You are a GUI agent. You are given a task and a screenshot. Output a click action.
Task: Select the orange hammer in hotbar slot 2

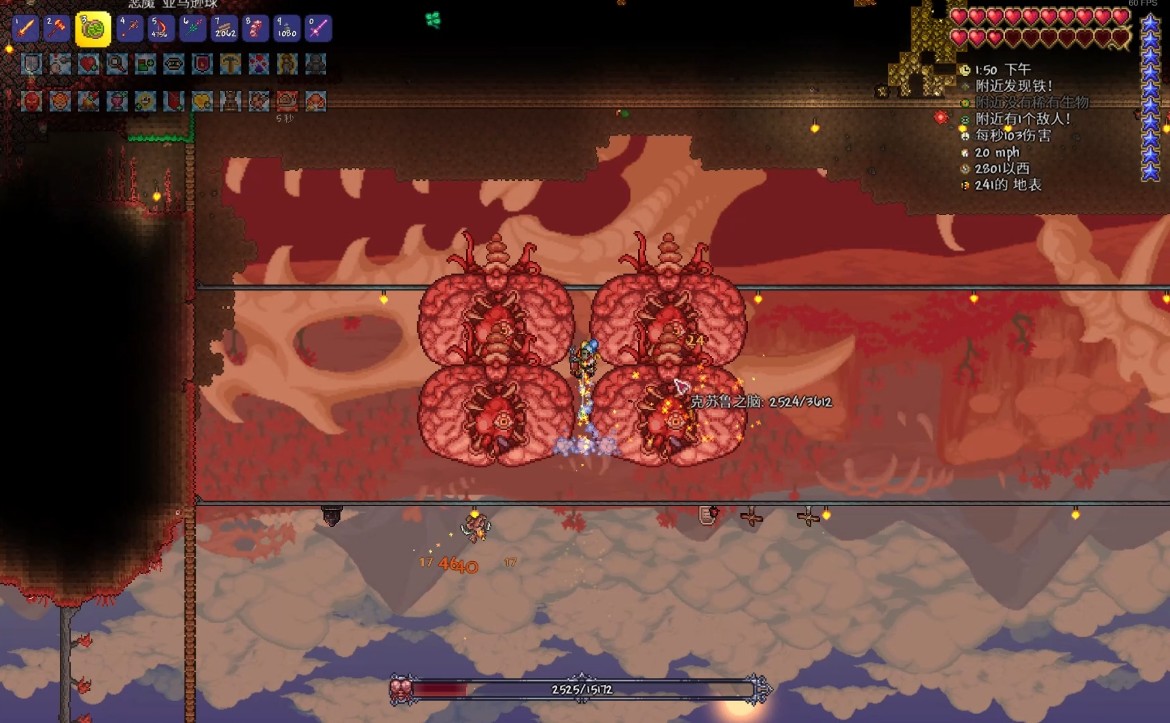coord(58,28)
